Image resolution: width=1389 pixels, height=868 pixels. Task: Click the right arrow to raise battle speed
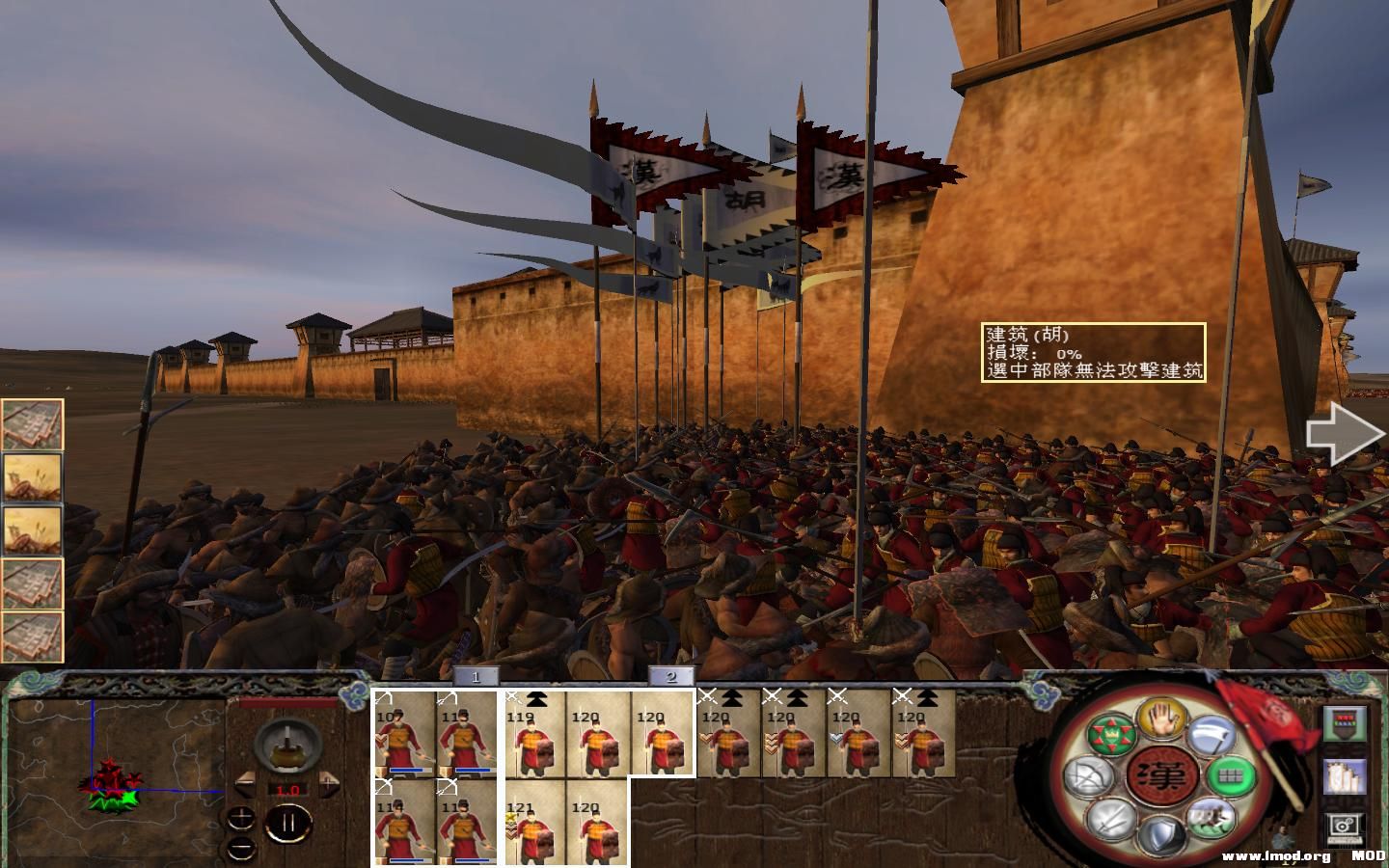(x=330, y=786)
